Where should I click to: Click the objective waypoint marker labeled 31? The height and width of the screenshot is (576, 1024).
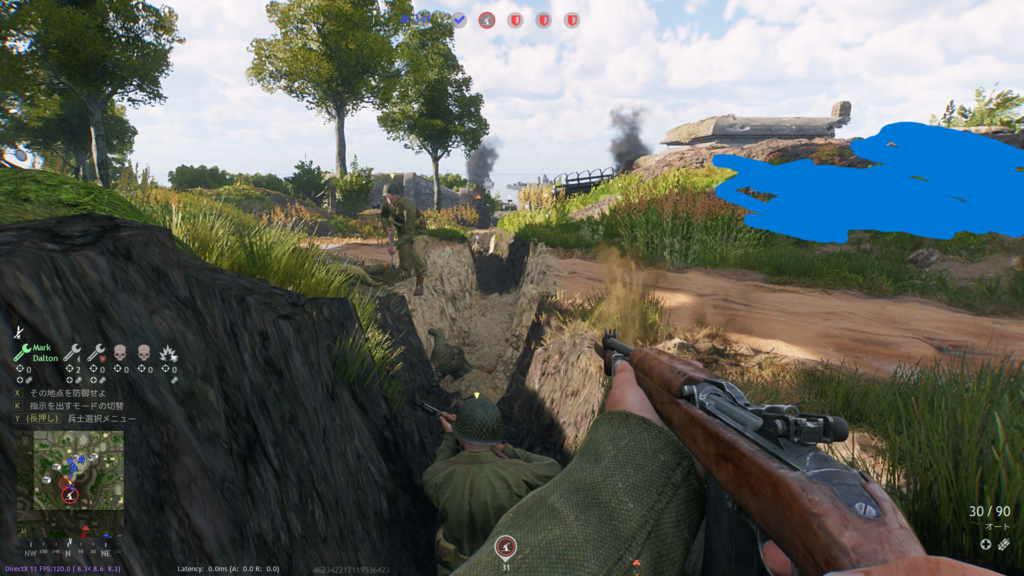(506, 547)
